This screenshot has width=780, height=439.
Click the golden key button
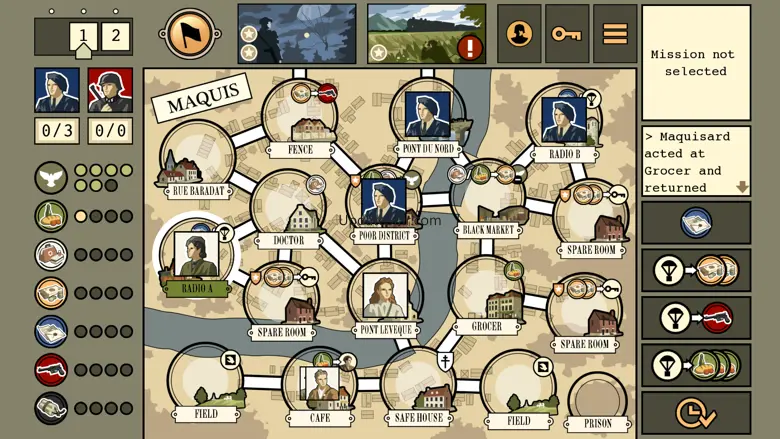point(566,34)
